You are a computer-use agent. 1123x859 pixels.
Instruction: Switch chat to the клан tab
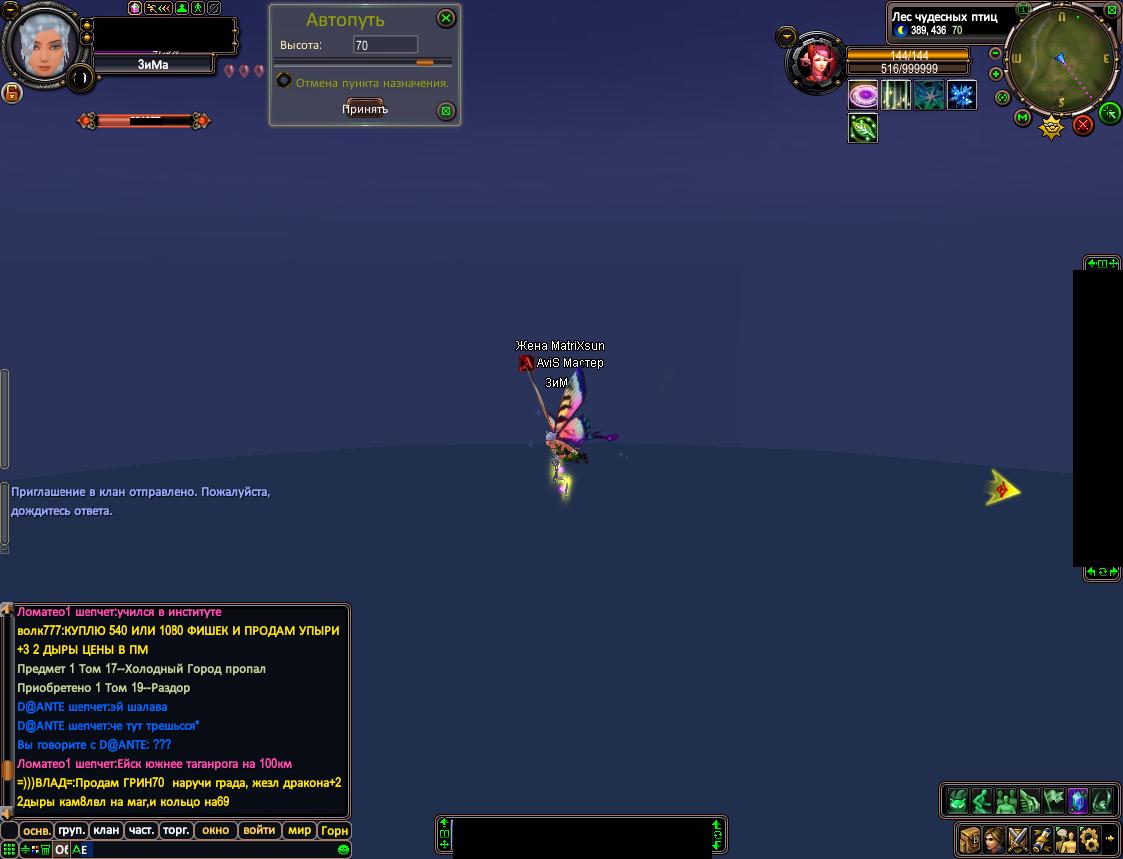click(106, 830)
